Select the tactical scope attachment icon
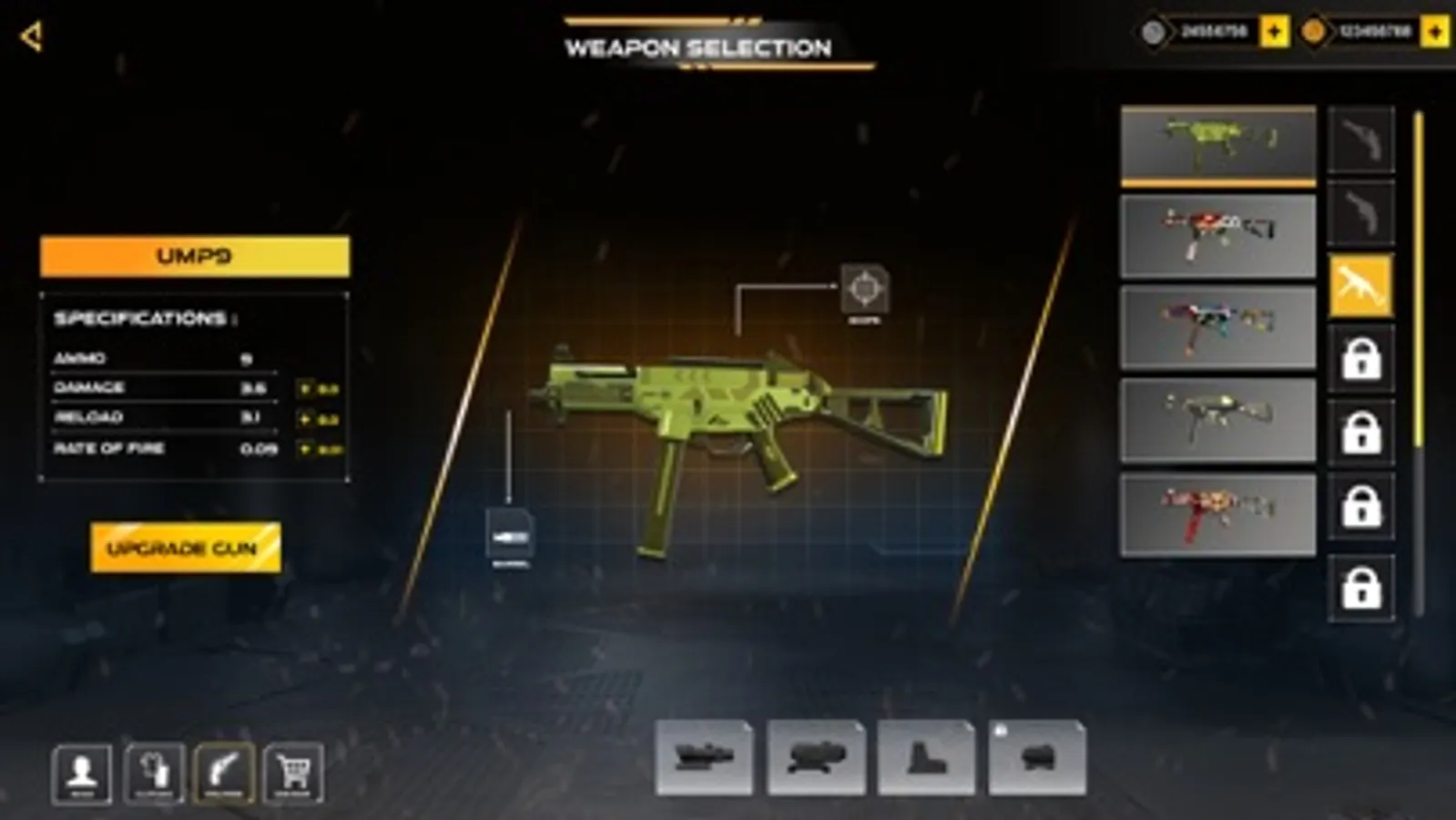 pyautogui.click(x=706, y=759)
